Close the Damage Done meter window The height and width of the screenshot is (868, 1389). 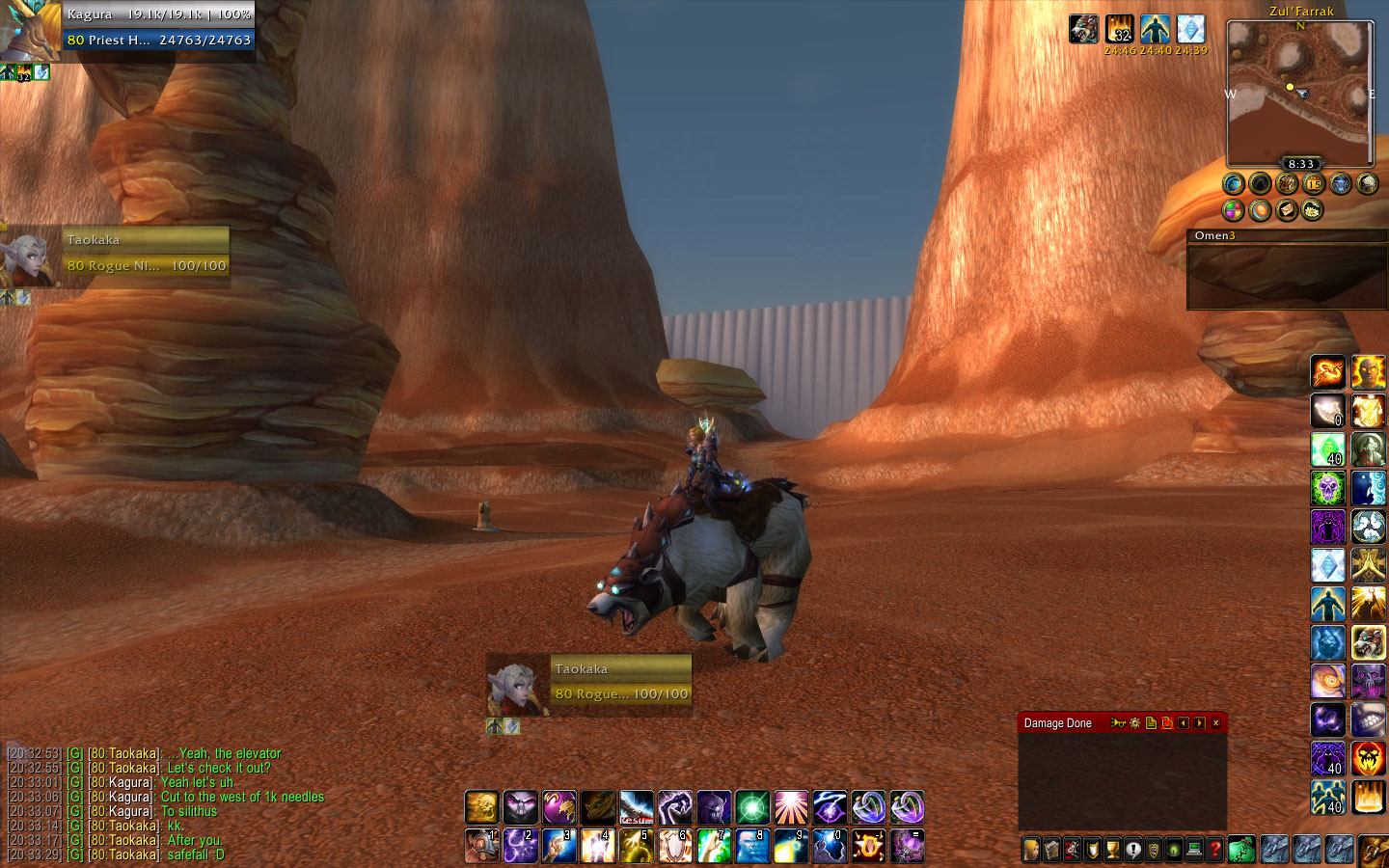[1215, 723]
